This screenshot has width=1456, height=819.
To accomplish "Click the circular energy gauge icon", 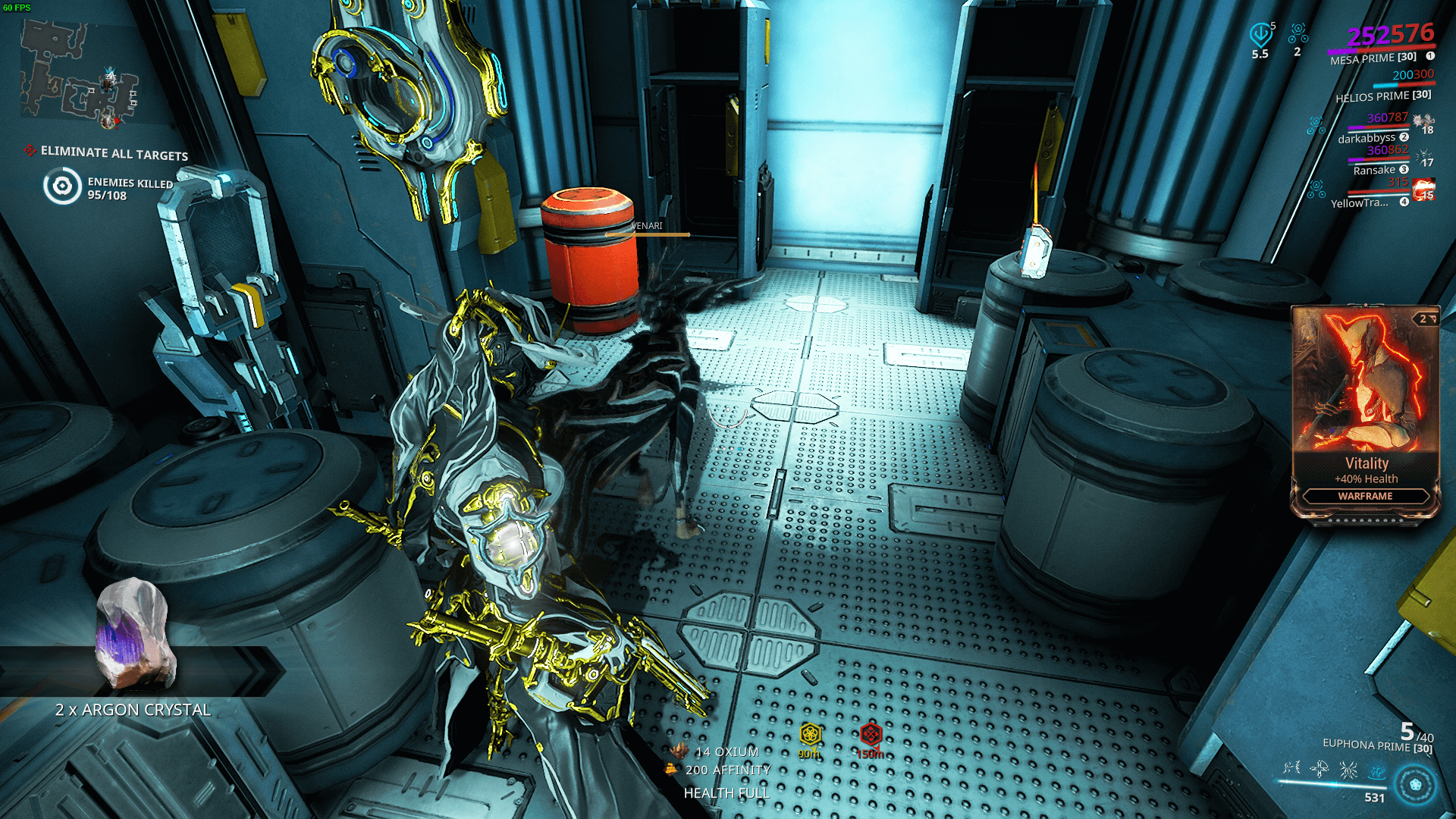I will [1415, 783].
